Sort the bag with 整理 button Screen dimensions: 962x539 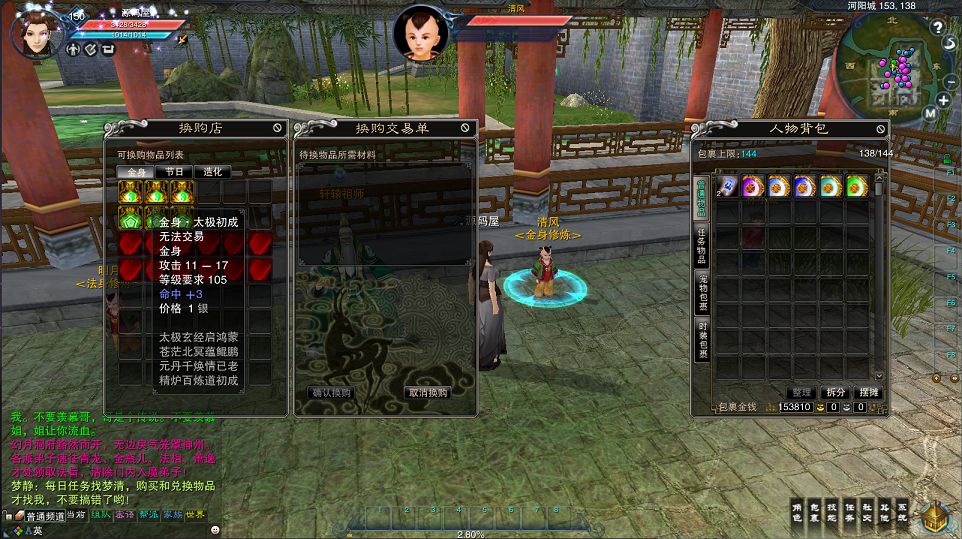click(x=801, y=393)
